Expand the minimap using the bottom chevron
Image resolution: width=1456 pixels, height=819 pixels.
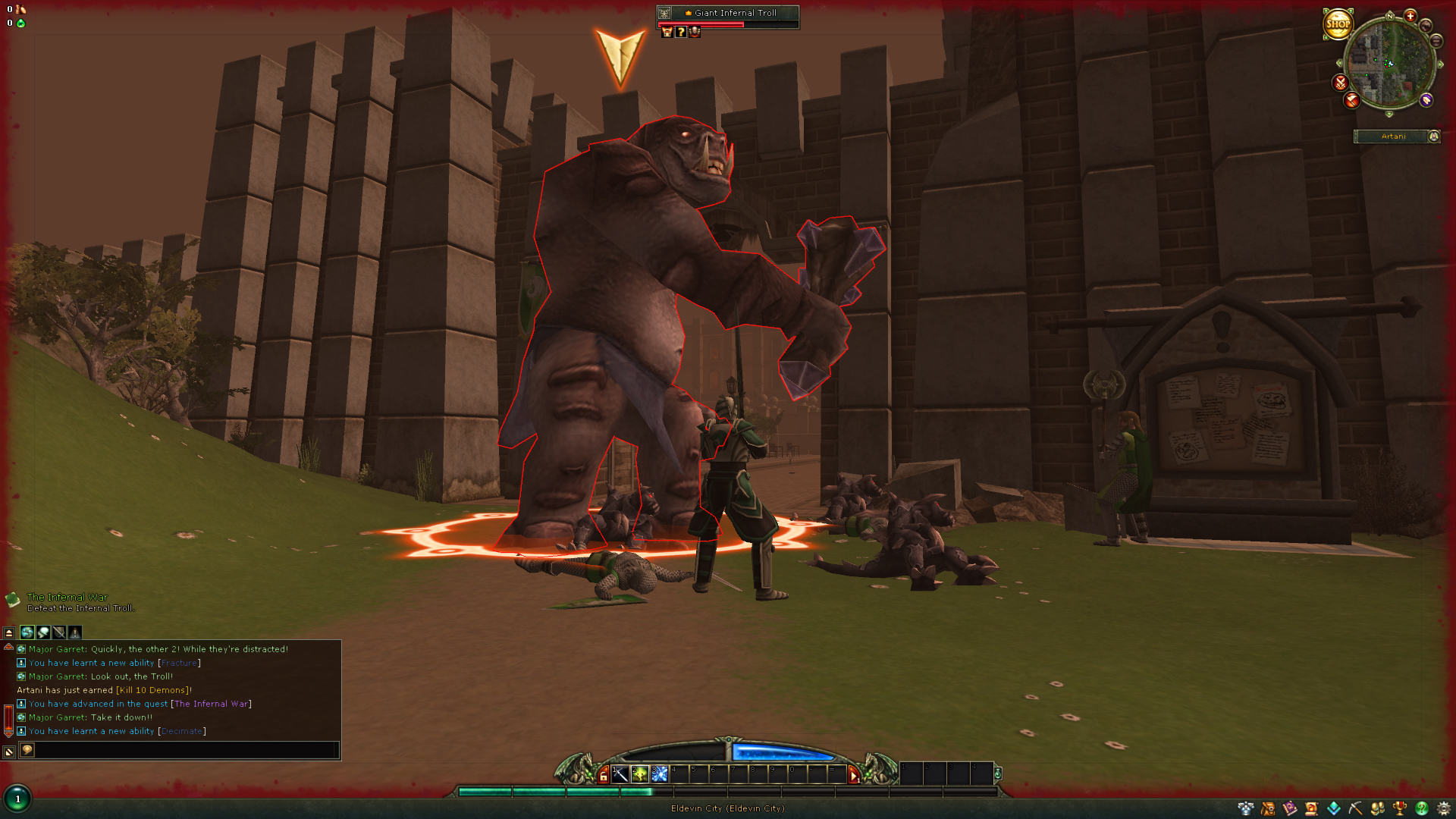(1389, 114)
